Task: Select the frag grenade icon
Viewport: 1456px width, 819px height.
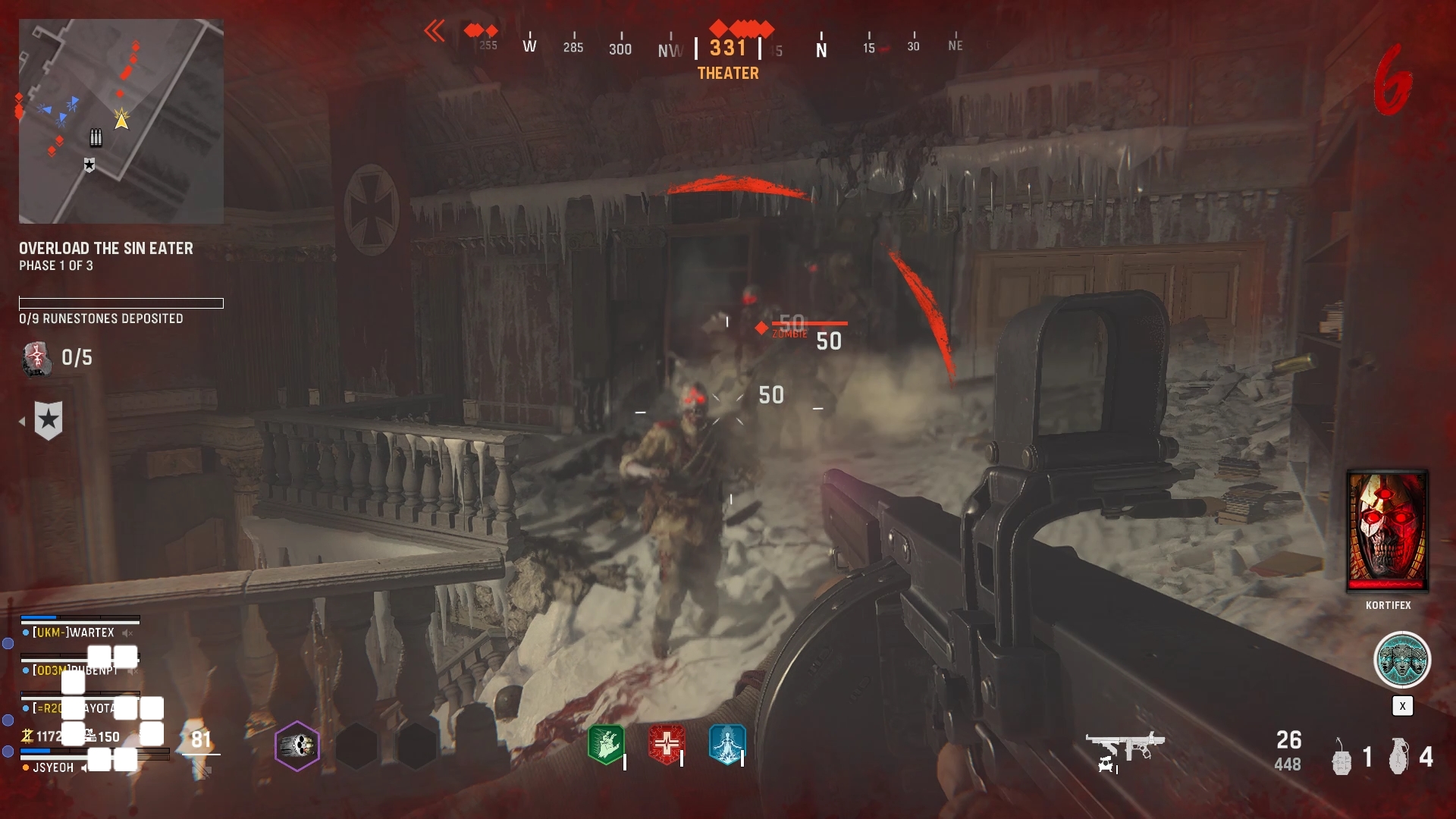Action: (1399, 757)
